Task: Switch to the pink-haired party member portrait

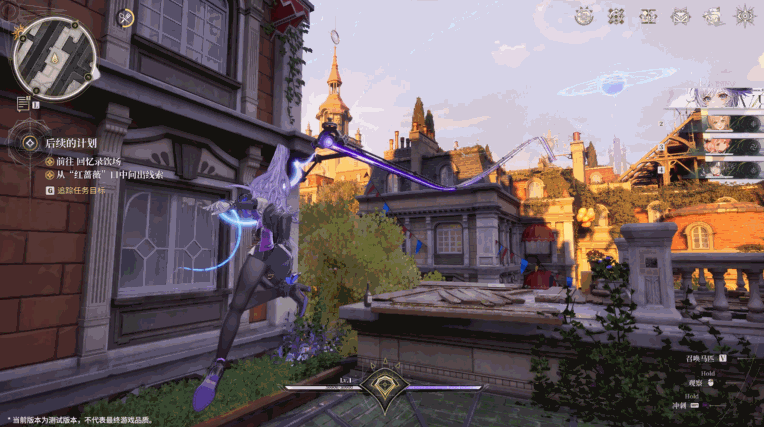Action: coord(718,144)
